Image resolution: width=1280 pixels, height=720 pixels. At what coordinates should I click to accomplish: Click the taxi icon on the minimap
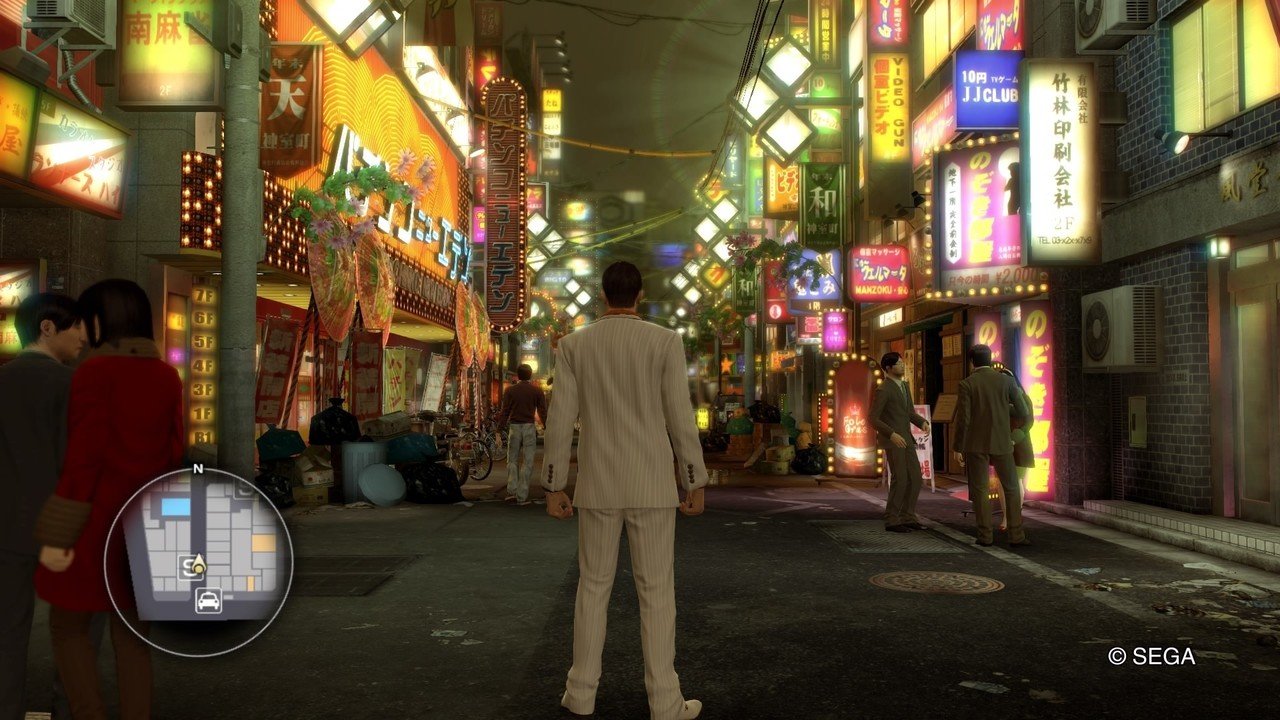click(x=211, y=600)
